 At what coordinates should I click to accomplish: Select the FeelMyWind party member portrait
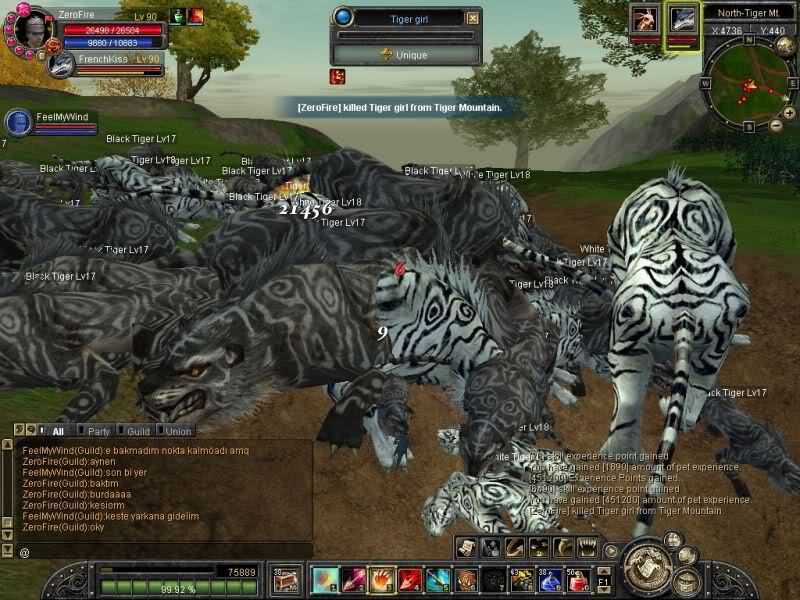18,122
